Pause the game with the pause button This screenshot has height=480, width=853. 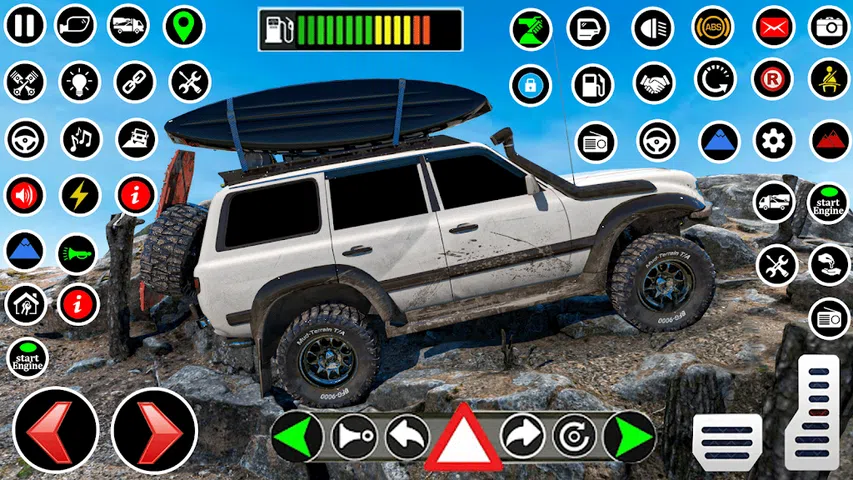tap(25, 25)
